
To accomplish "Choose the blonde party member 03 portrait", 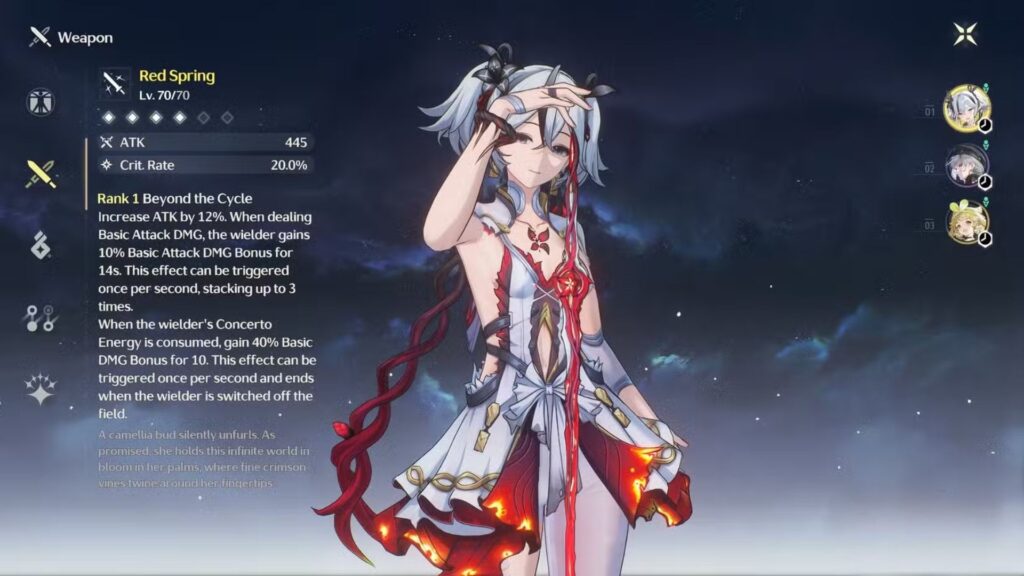I will coord(967,223).
